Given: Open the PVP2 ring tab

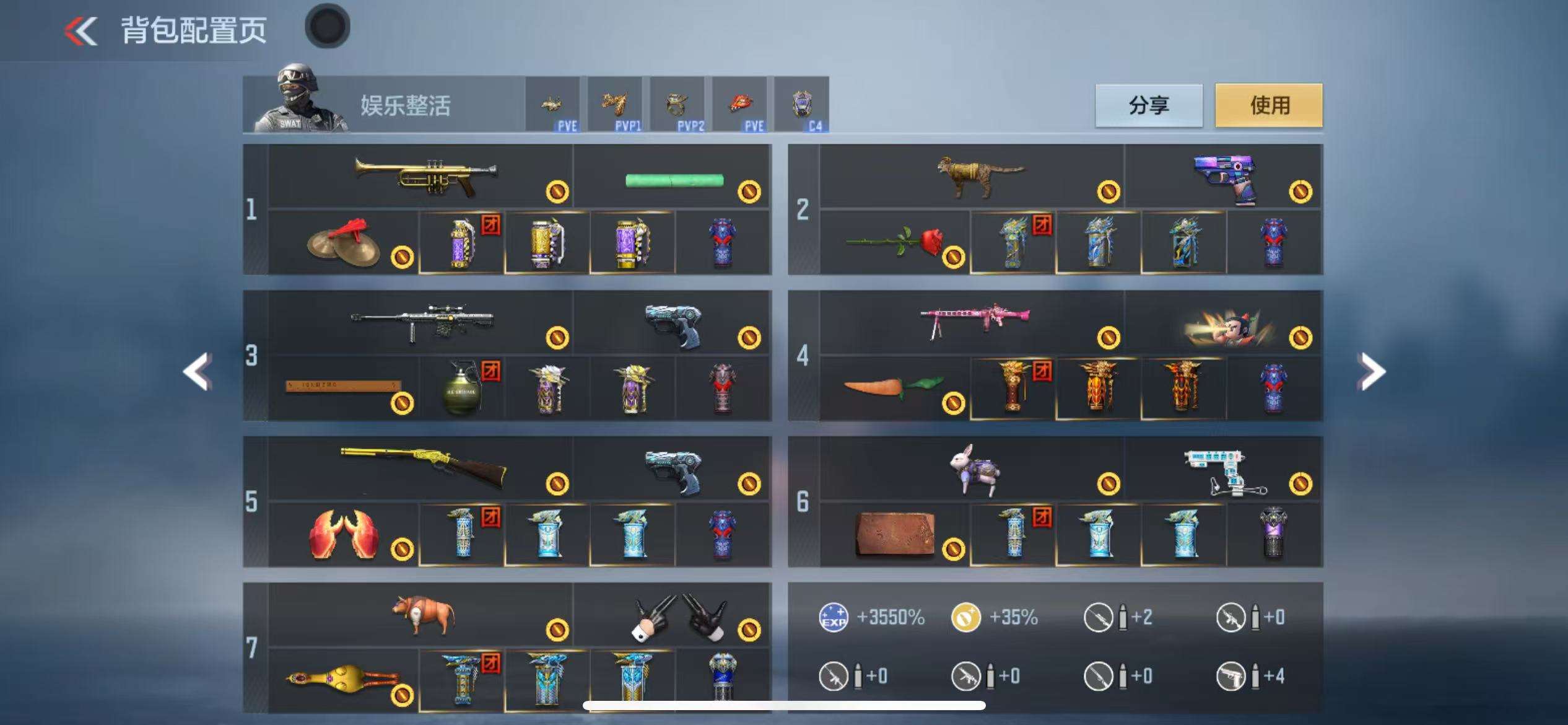Looking at the screenshot, I should click(x=677, y=105).
